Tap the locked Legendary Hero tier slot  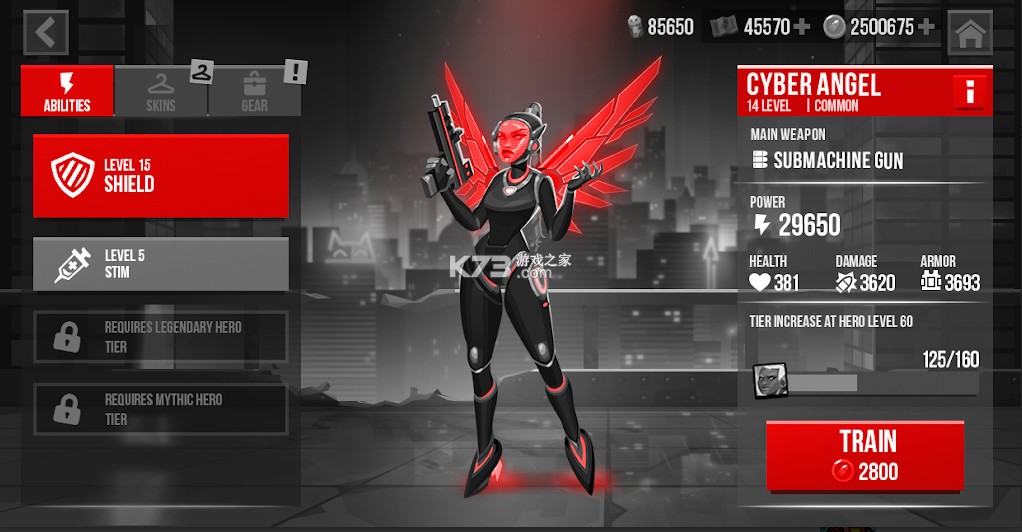pyautogui.click(x=161, y=337)
